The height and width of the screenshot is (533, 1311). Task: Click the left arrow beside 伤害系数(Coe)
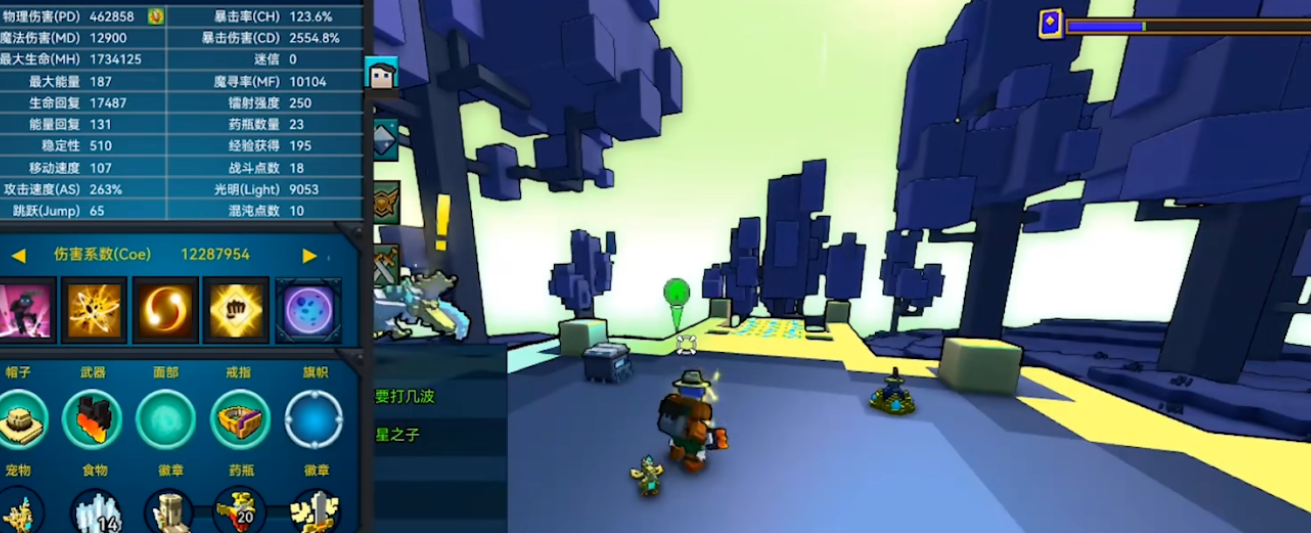tap(18, 256)
